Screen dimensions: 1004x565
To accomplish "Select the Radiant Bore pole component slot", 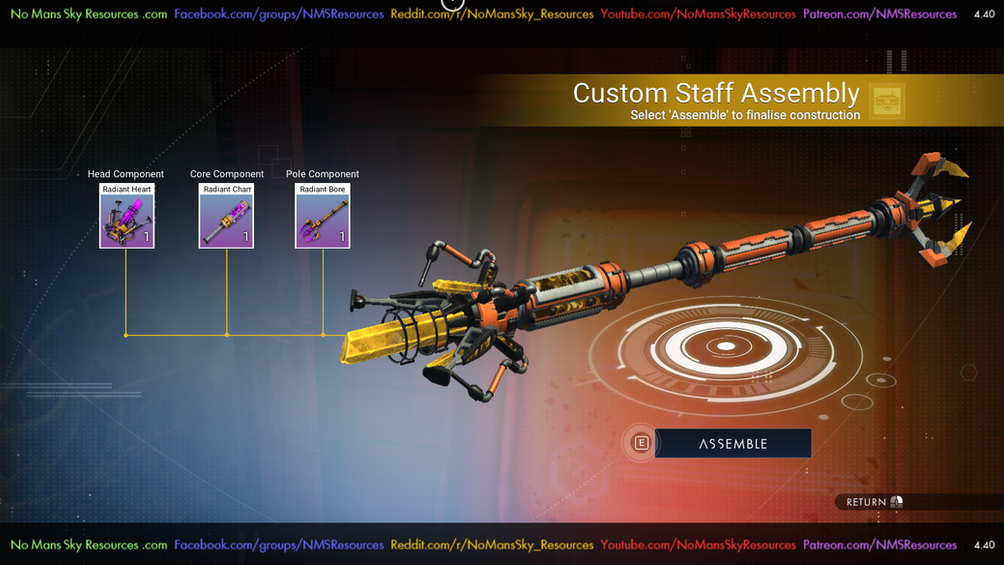I will point(322,216).
